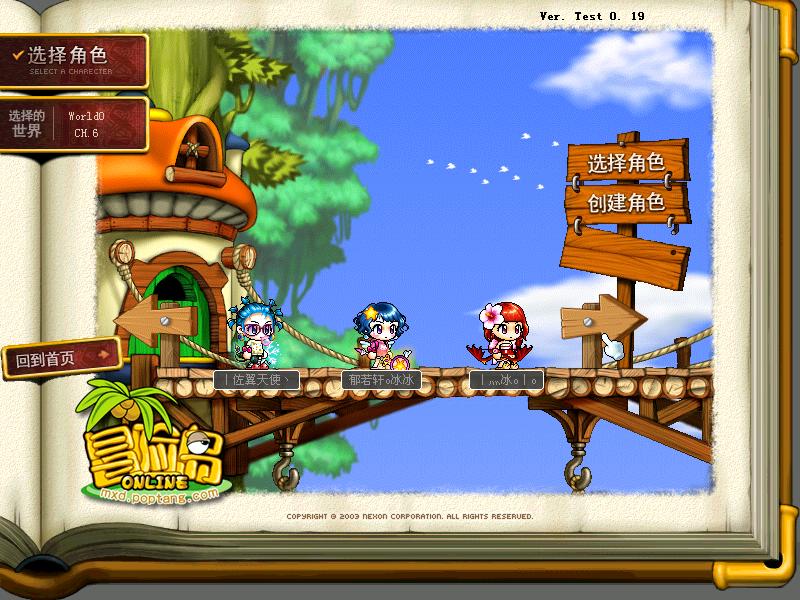The height and width of the screenshot is (600, 800).
Task: Go back with 回到首页
Action: click(x=60, y=357)
